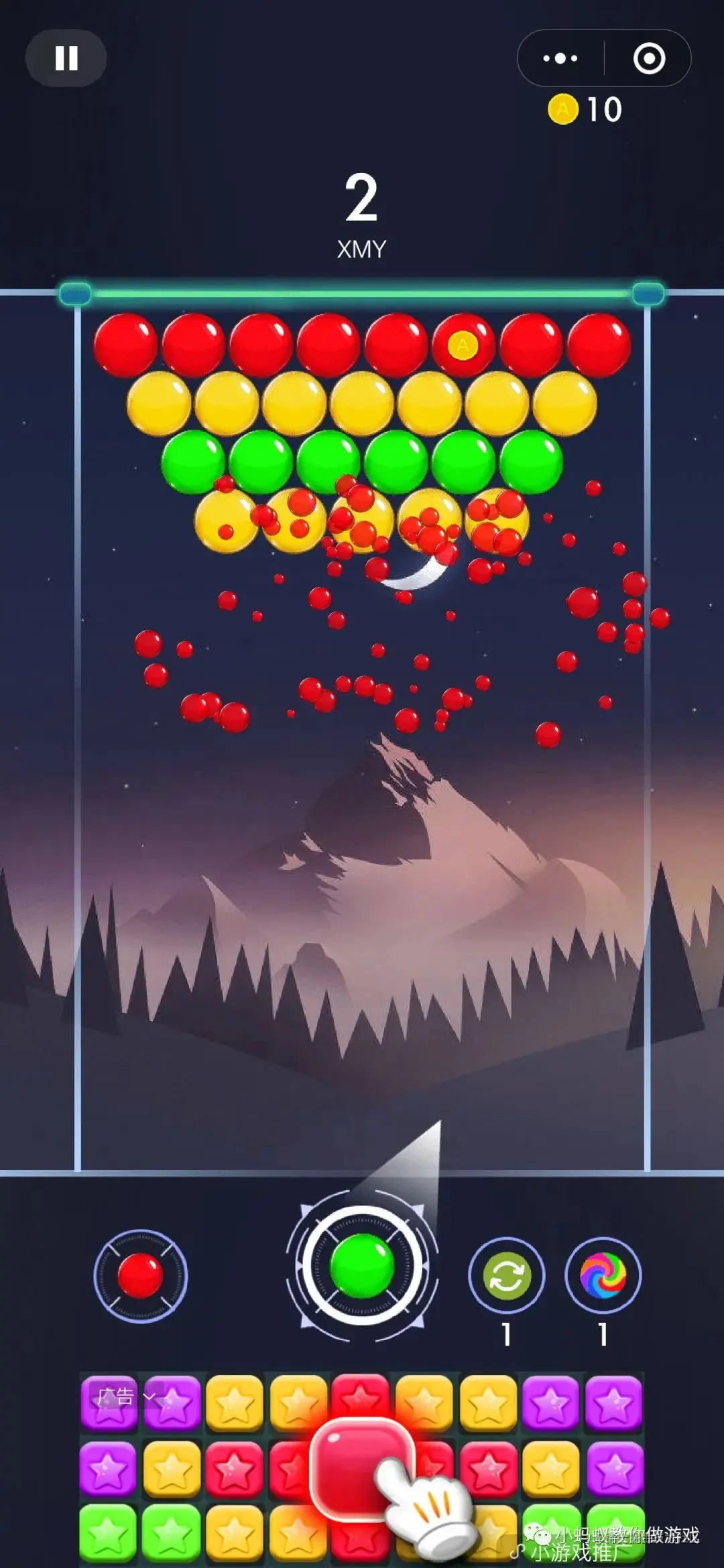Activate the rainbow swirl bubble power-up
This screenshot has height=1568, width=724.
point(603,1276)
